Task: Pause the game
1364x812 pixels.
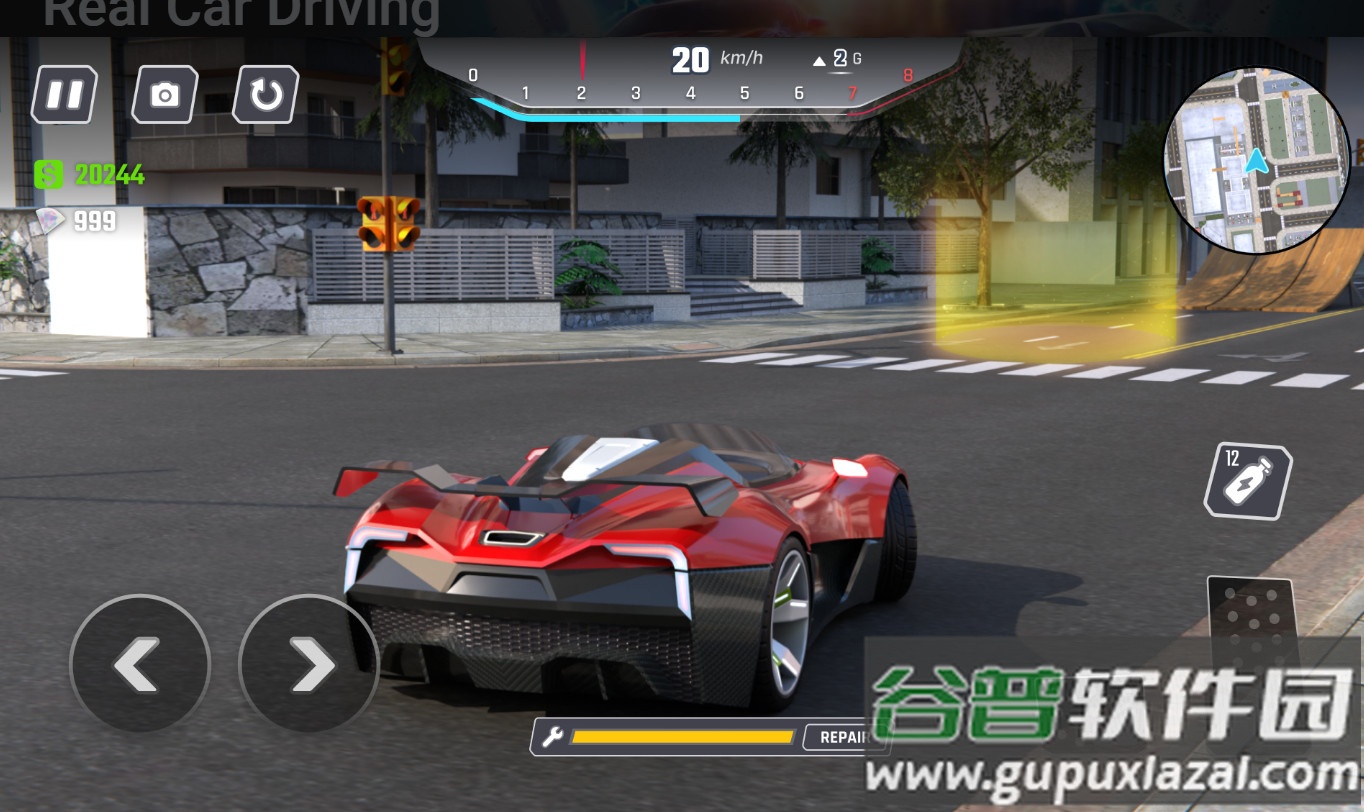Action: (x=63, y=95)
